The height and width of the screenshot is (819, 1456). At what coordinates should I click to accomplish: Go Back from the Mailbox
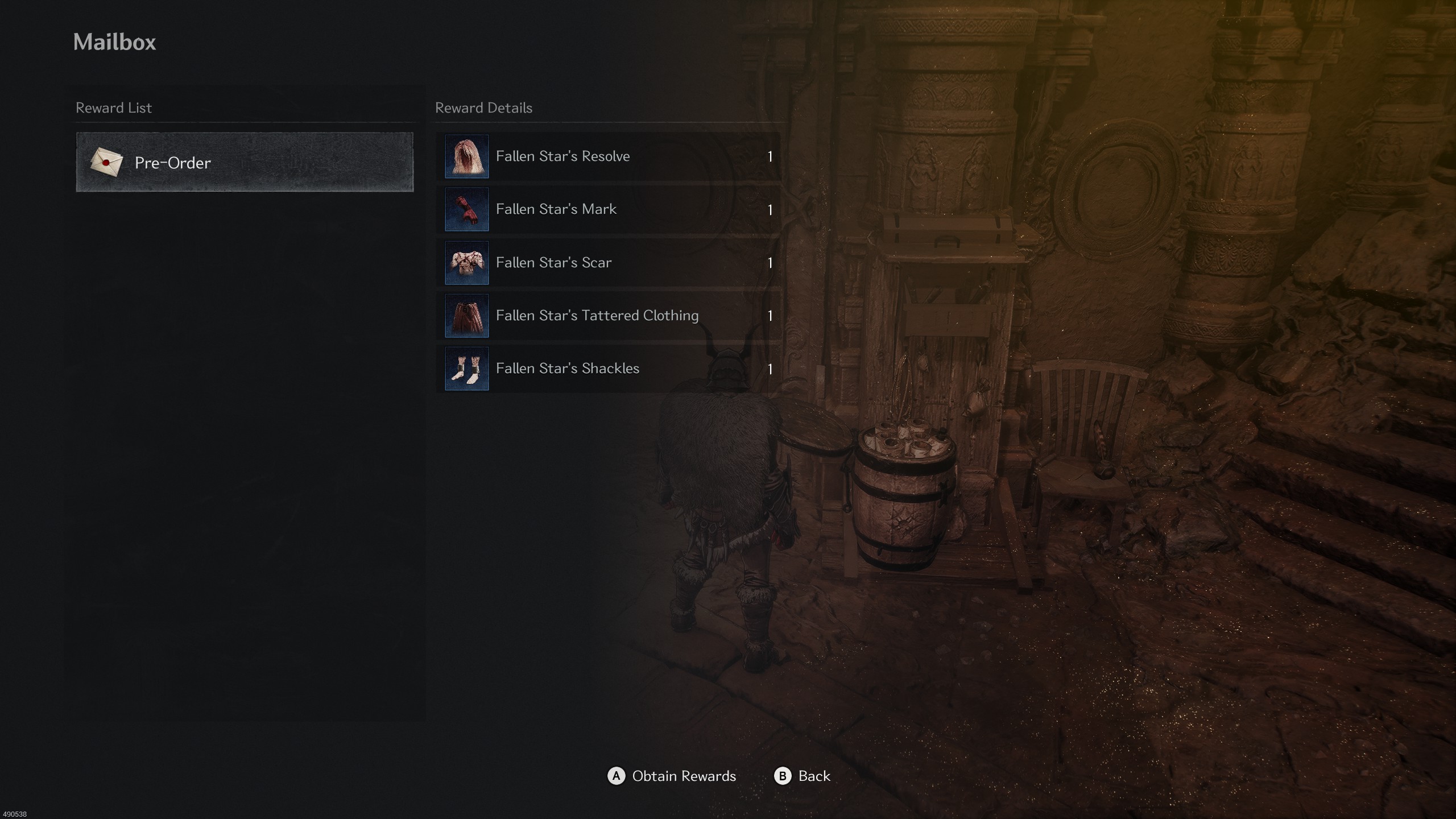pos(803,776)
